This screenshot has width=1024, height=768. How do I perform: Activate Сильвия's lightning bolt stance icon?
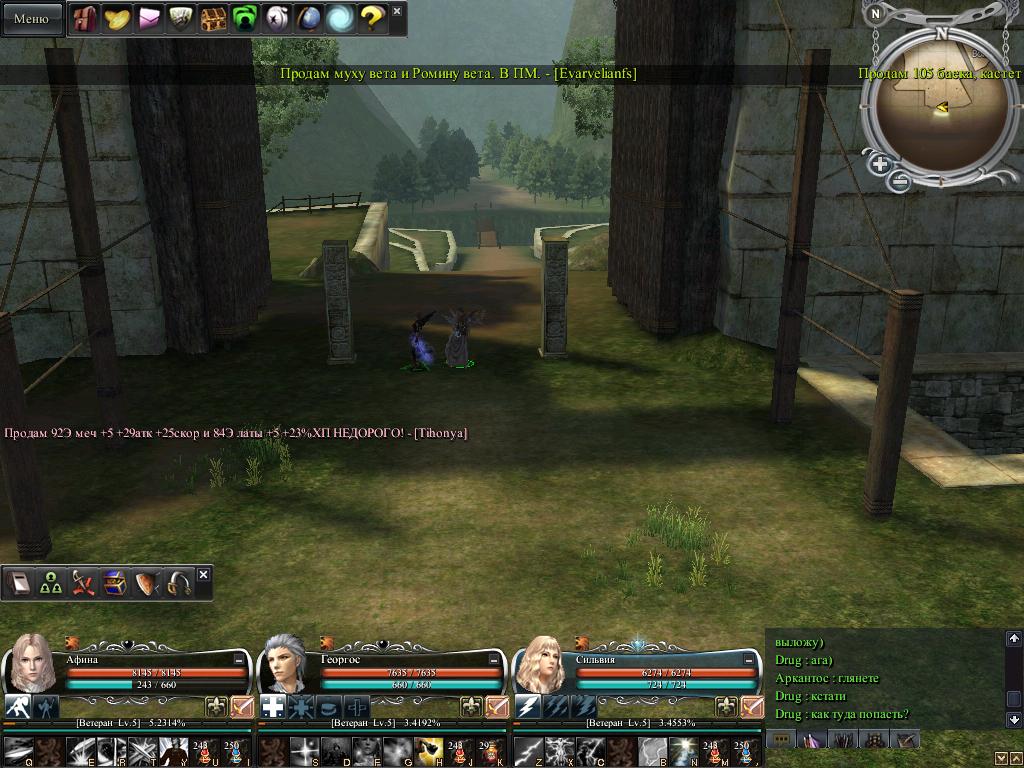pyautogui.click(x=527, y=708)
